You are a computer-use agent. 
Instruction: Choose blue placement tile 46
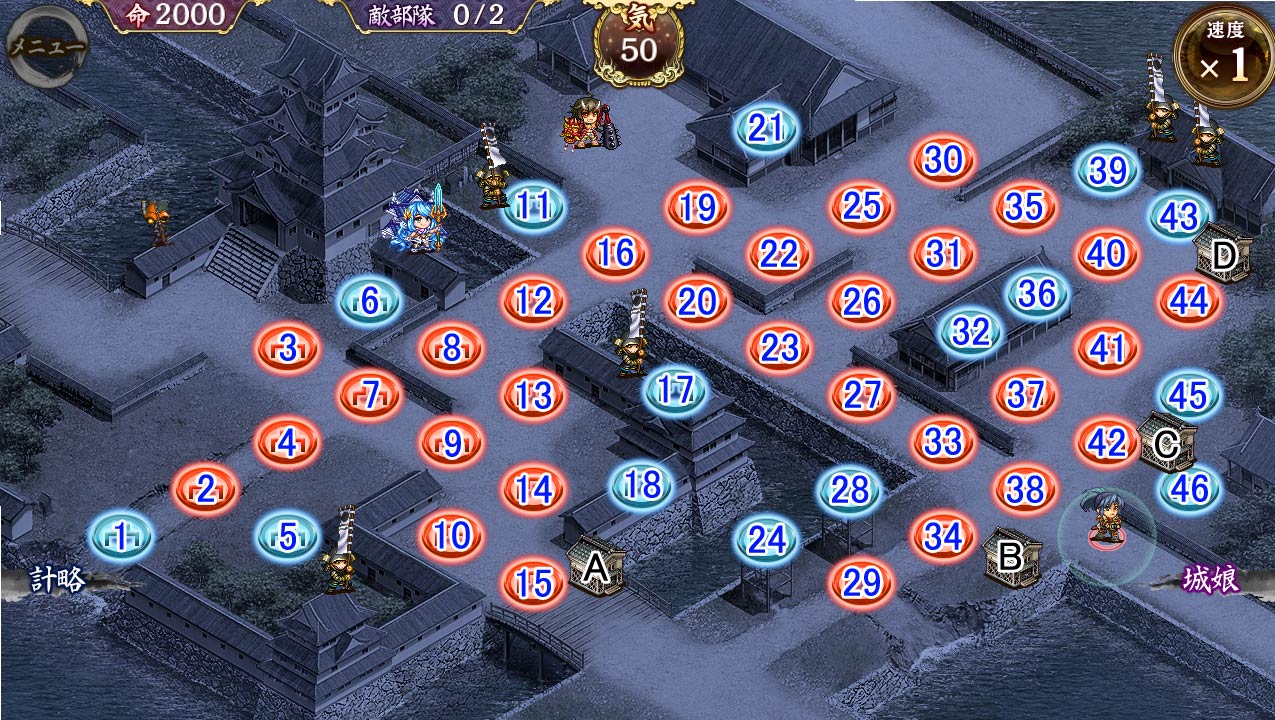click(x=1190, y=489)
